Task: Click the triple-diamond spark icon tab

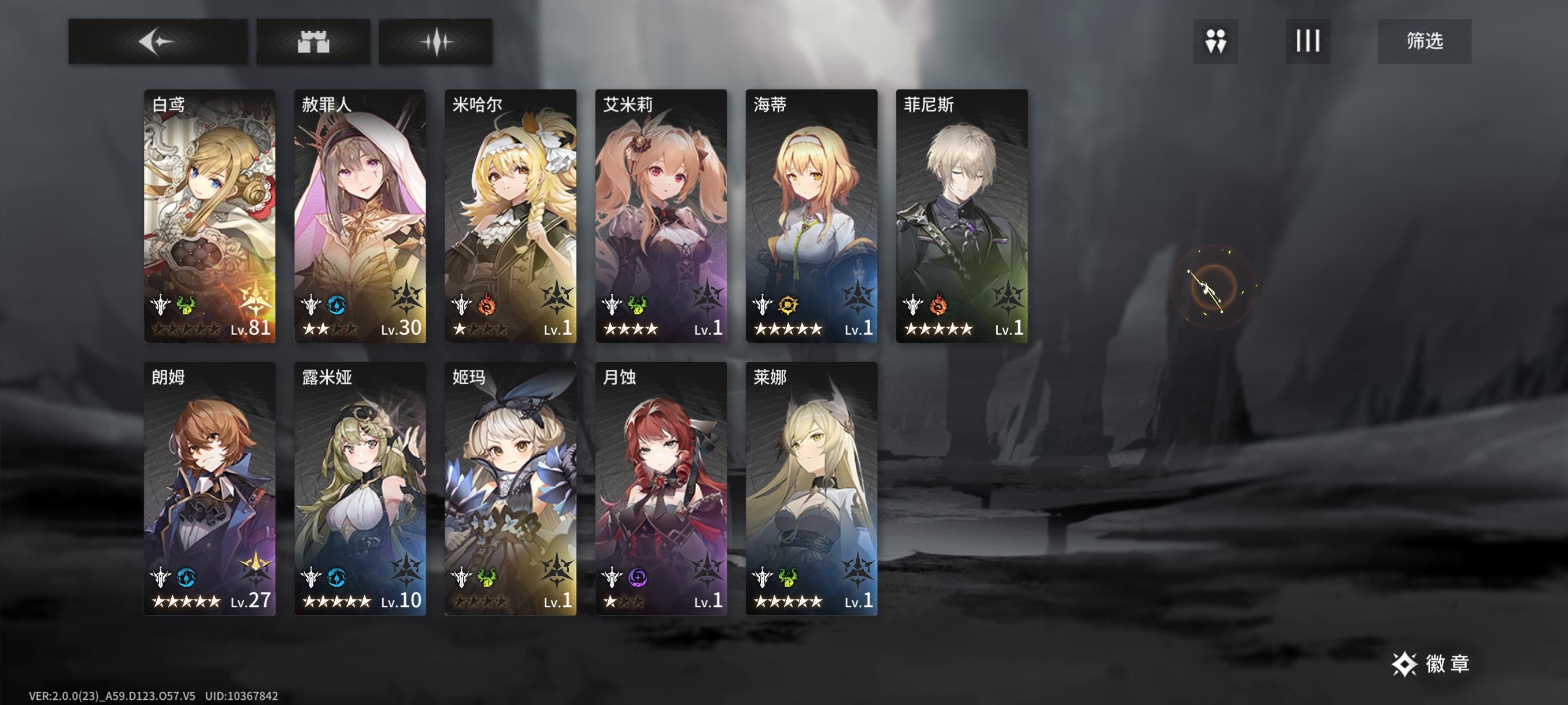Action: coord(436,42)
